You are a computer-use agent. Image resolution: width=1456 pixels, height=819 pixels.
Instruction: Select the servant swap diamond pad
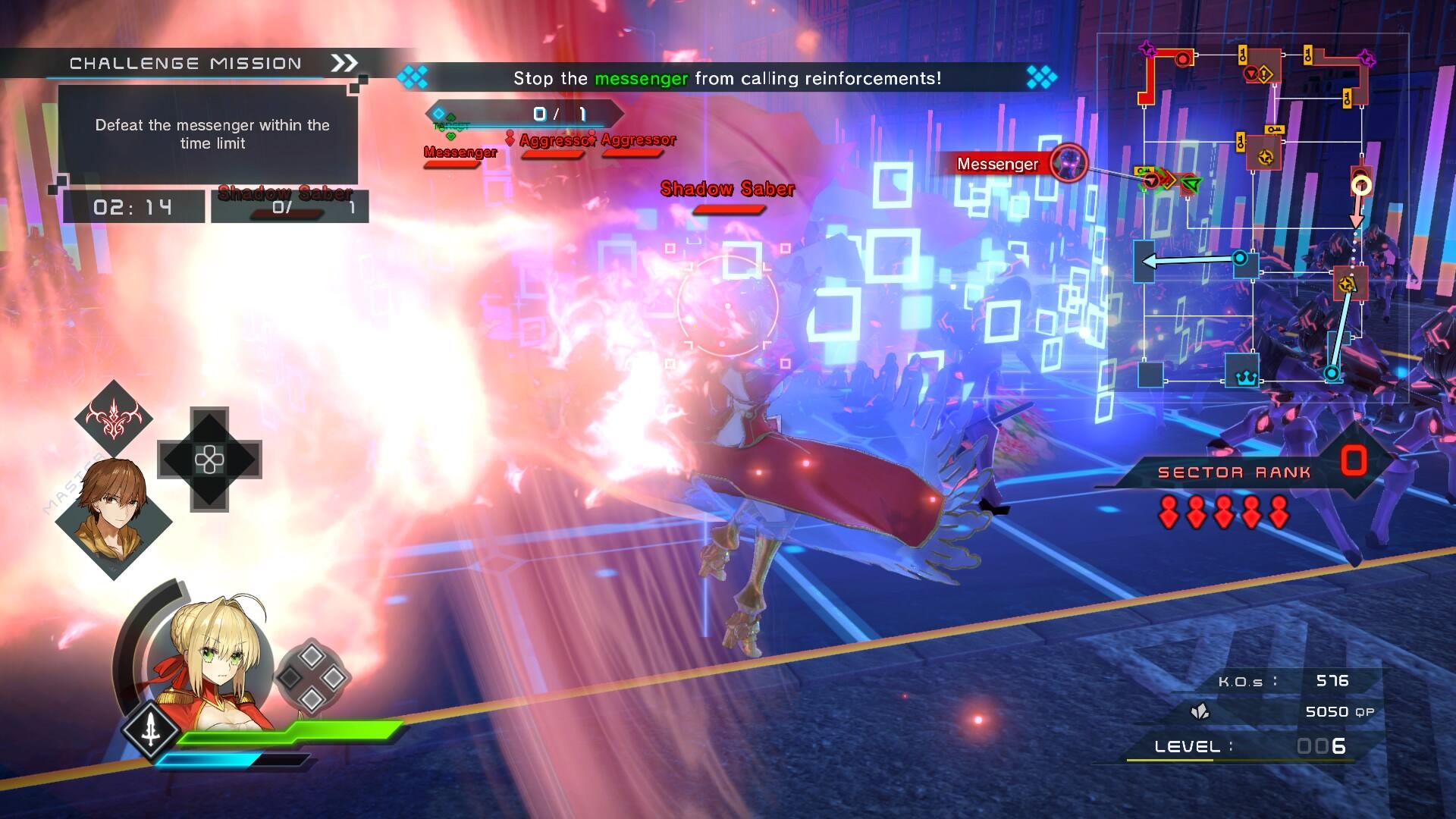click(x=312, y=677)
